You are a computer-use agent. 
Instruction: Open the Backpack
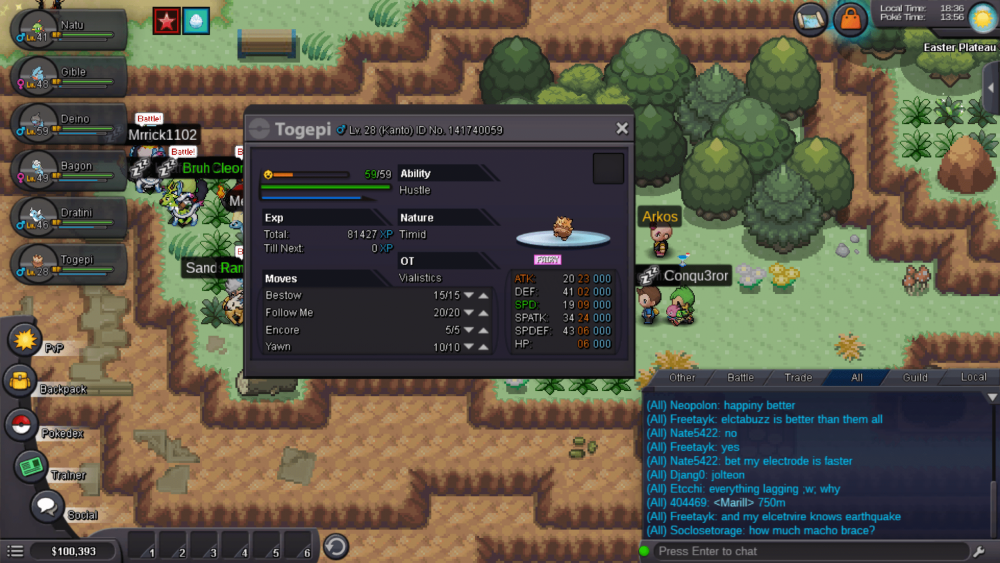[22, 381]
